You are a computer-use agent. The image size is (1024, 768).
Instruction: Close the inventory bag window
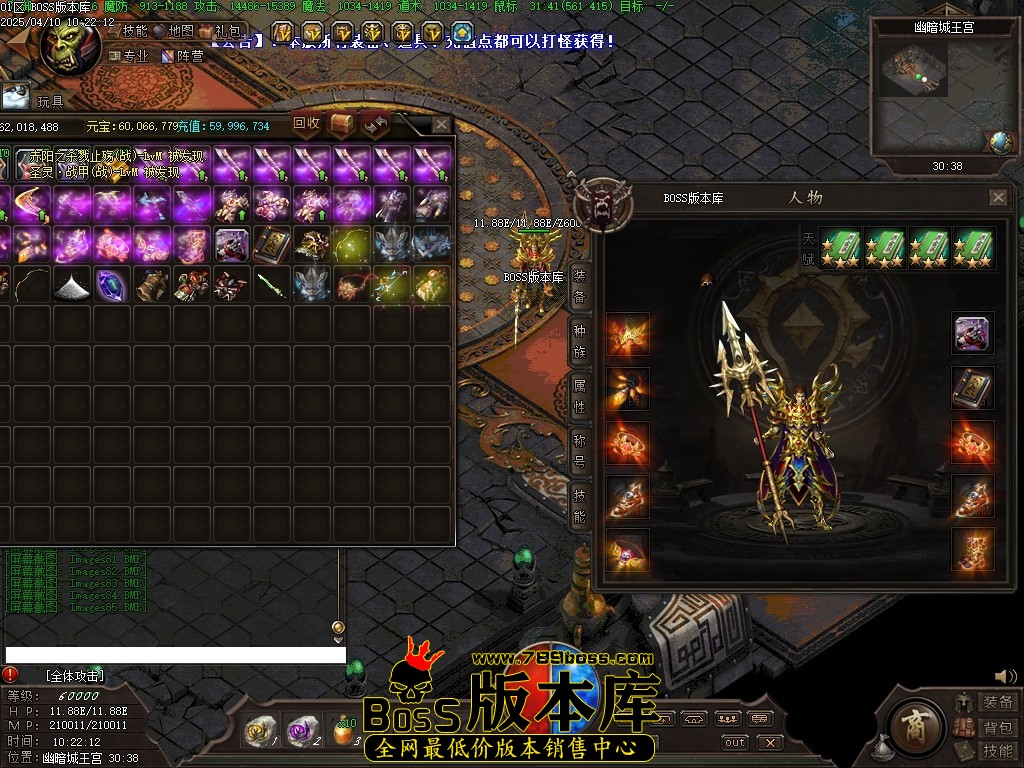click(441, 125)
